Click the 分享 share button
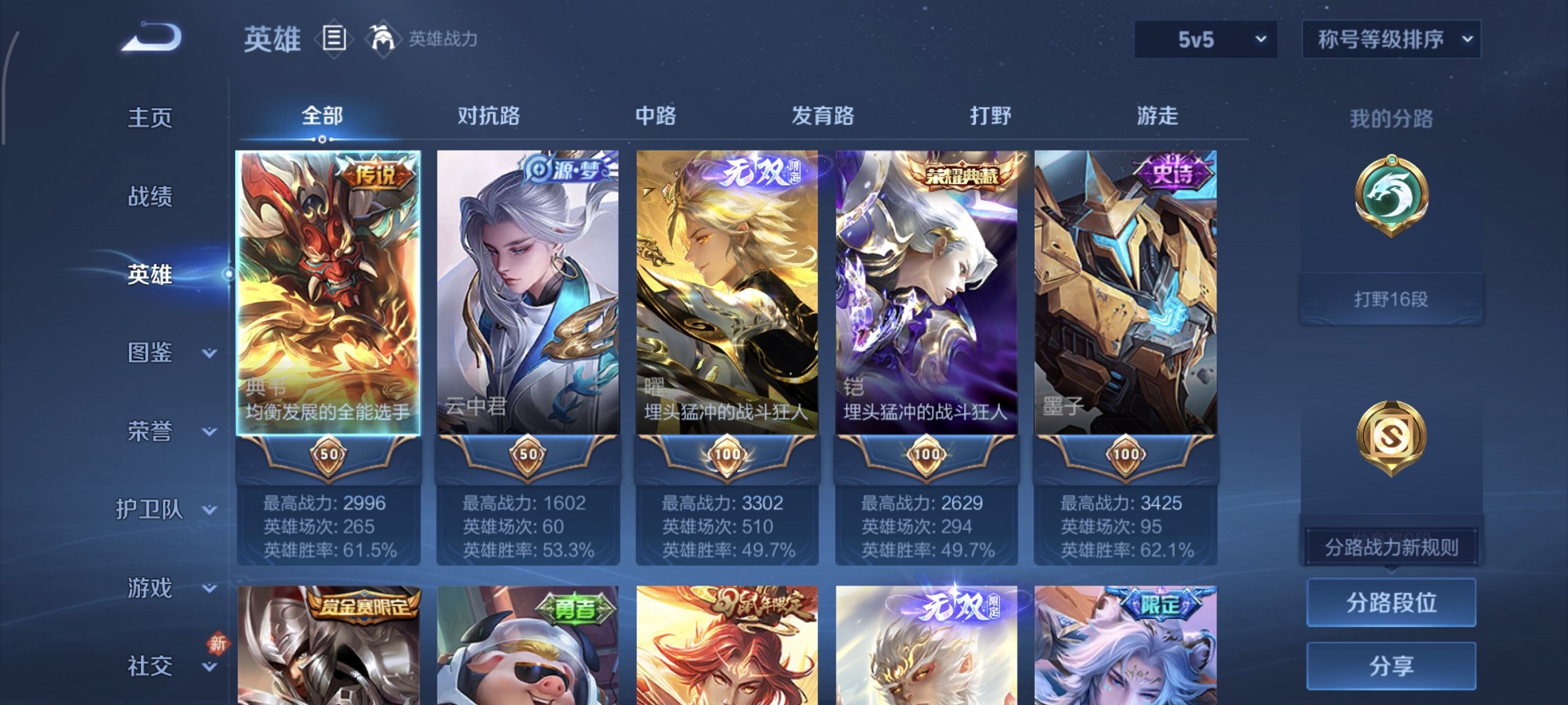1568x705 pixels. (x=1390, y=665)
